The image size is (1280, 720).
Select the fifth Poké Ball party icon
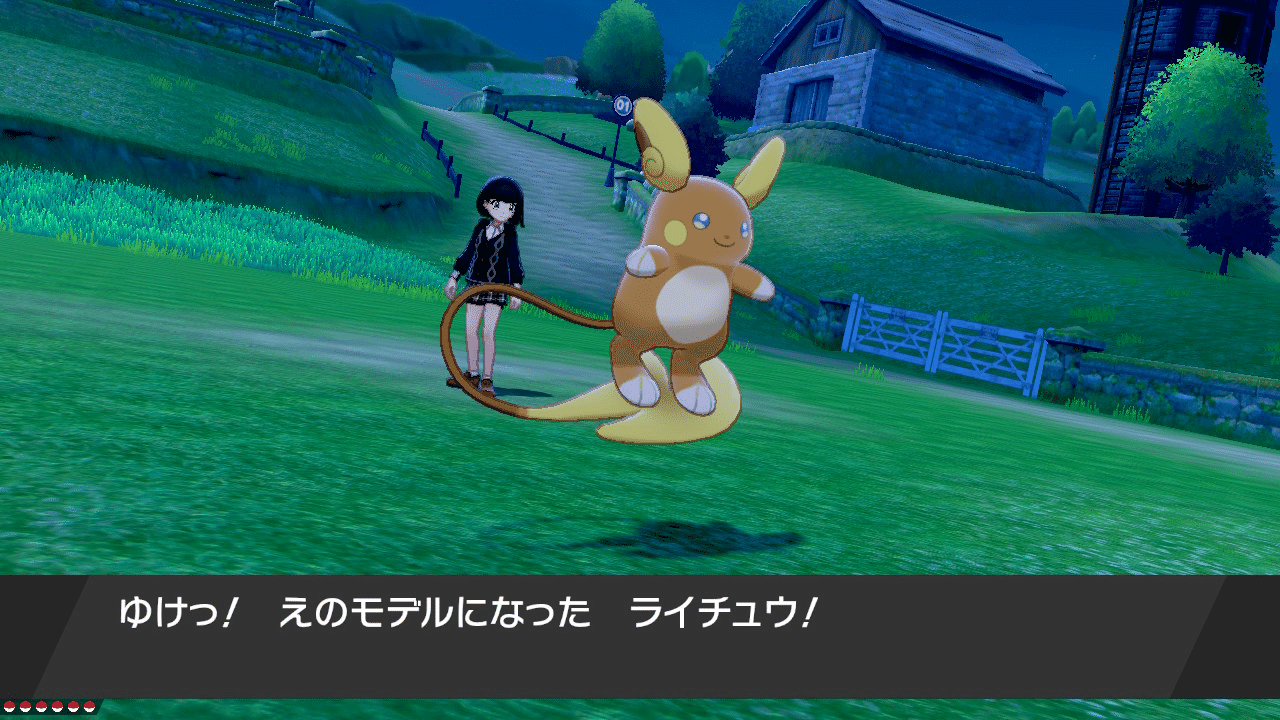click(72, 706)
